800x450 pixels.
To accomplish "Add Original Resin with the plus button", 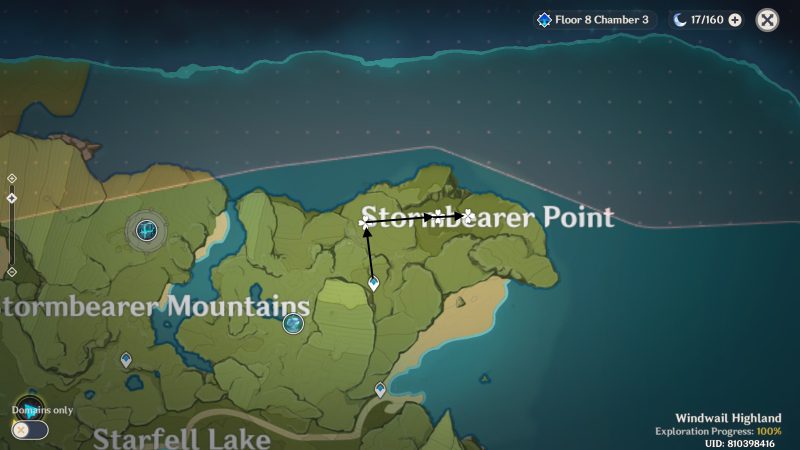I will click(735, 20).
